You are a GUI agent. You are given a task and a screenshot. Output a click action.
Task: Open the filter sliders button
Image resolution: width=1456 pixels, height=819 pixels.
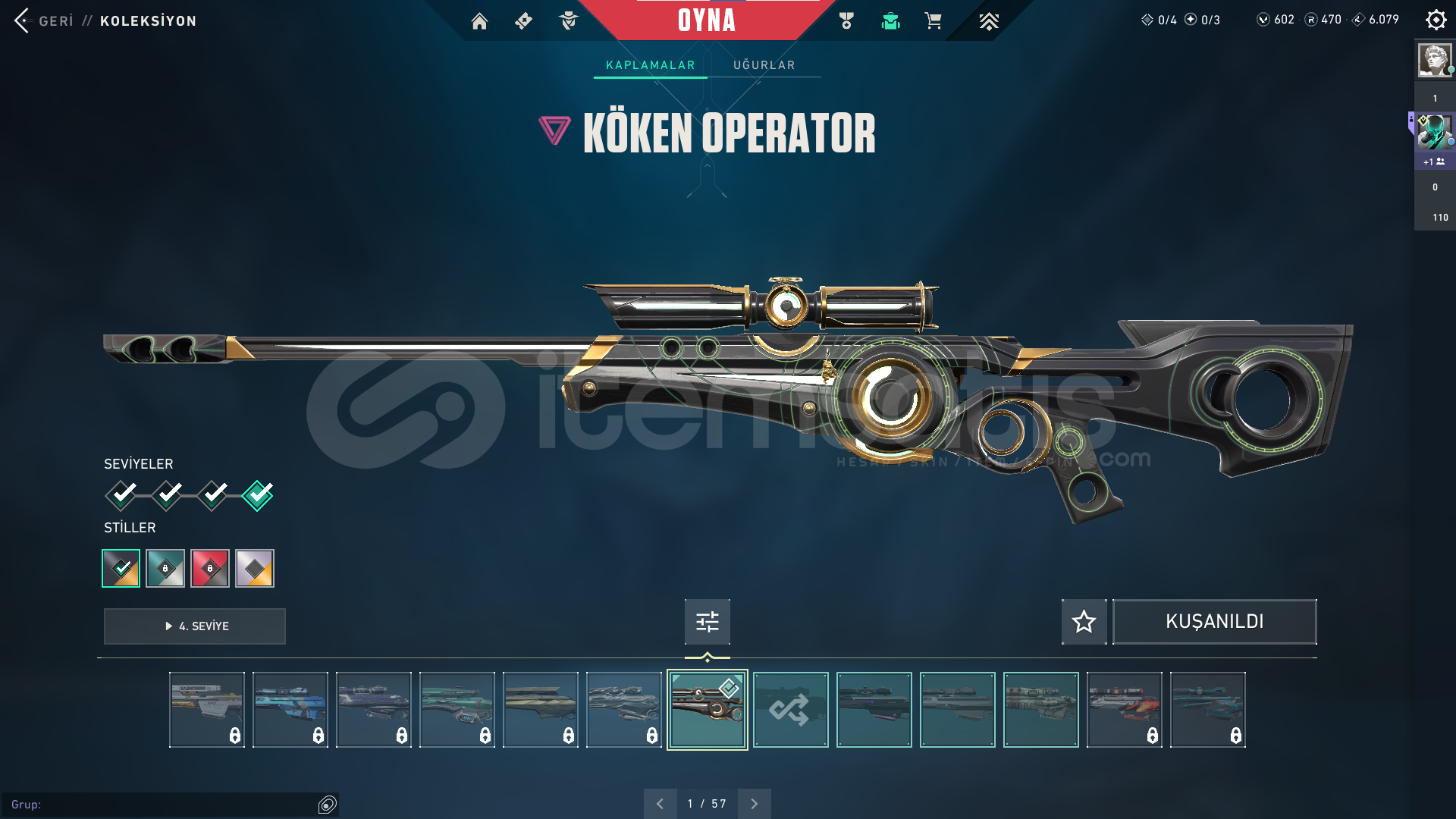pyautogui.click(x=707, y=622)
